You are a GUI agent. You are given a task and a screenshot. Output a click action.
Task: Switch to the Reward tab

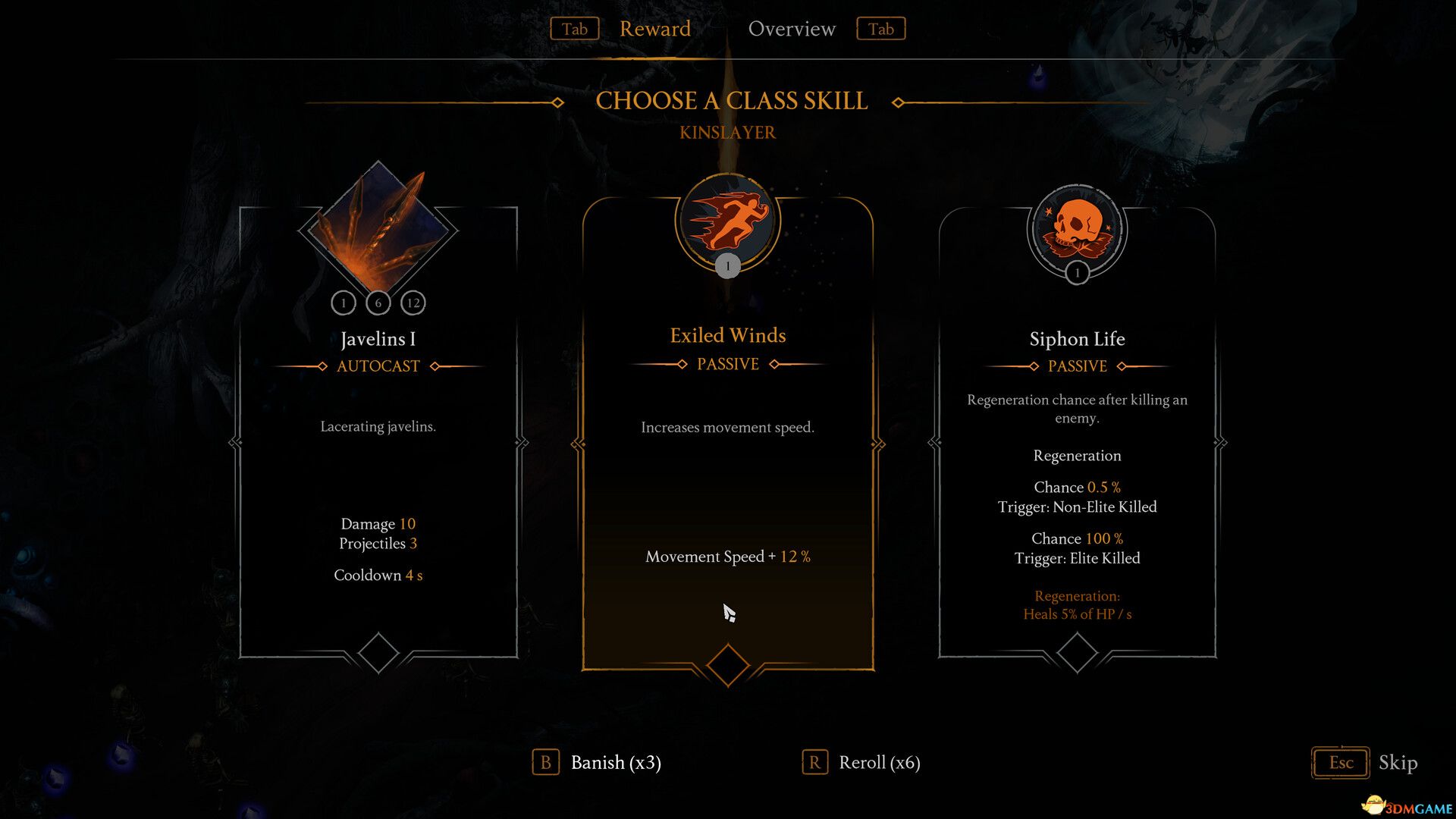point(654,29)
